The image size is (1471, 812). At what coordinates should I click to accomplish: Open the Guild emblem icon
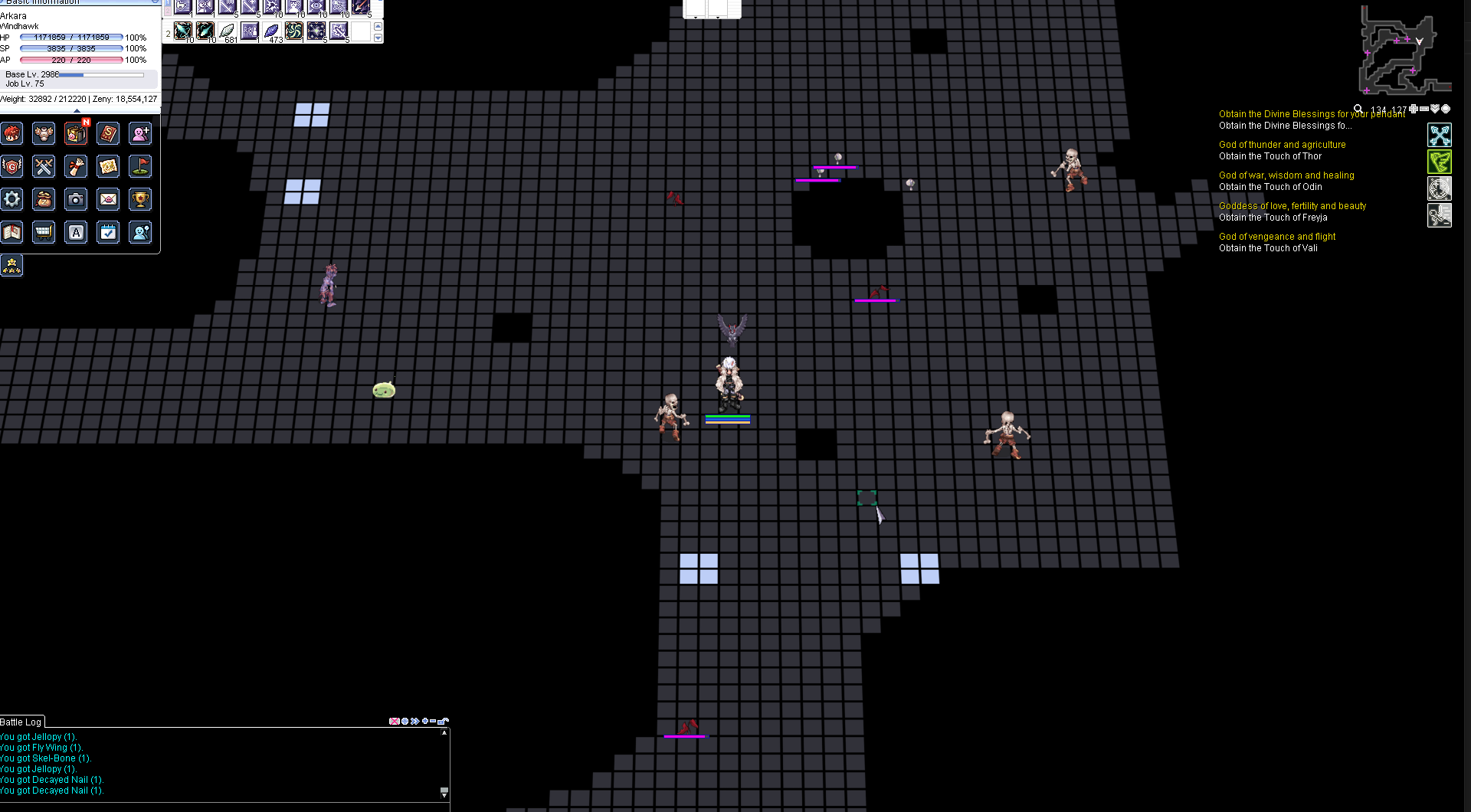tap(12, 166)
